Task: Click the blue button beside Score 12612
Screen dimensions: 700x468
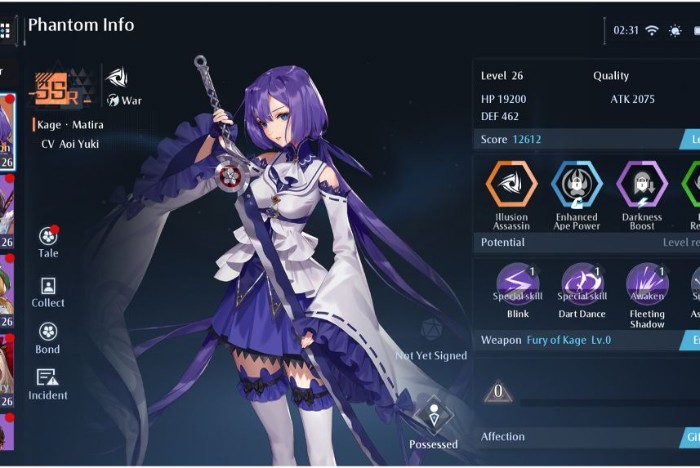Action: pos(690,139)
